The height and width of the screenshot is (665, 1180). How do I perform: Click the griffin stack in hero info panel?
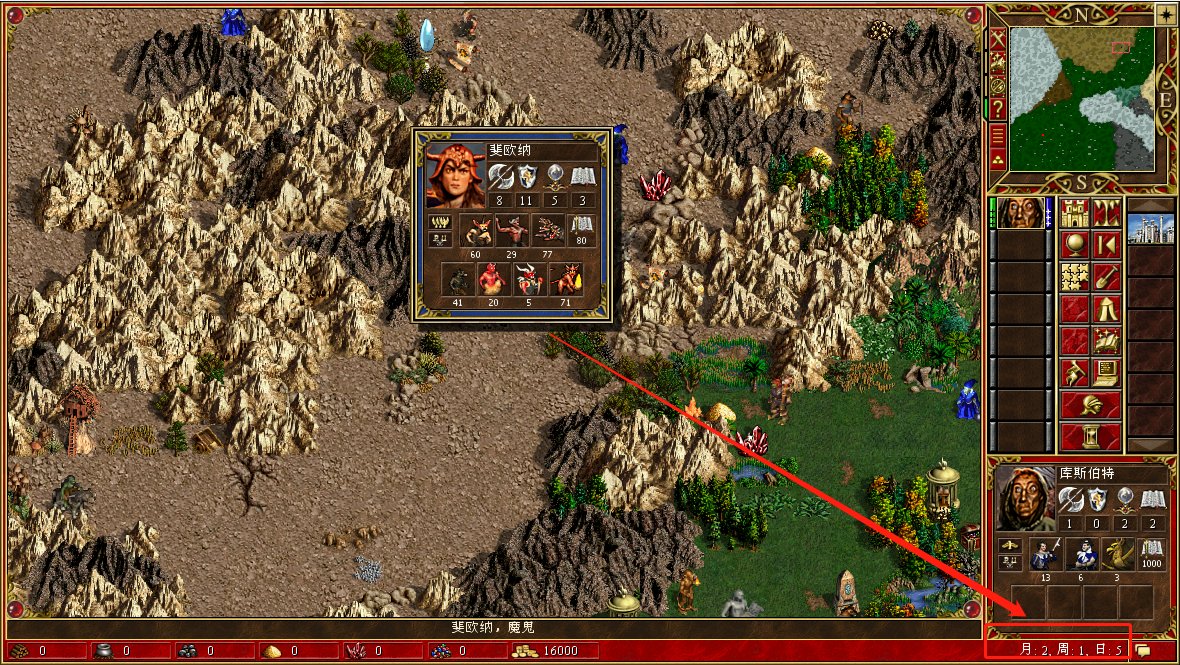1116,553
